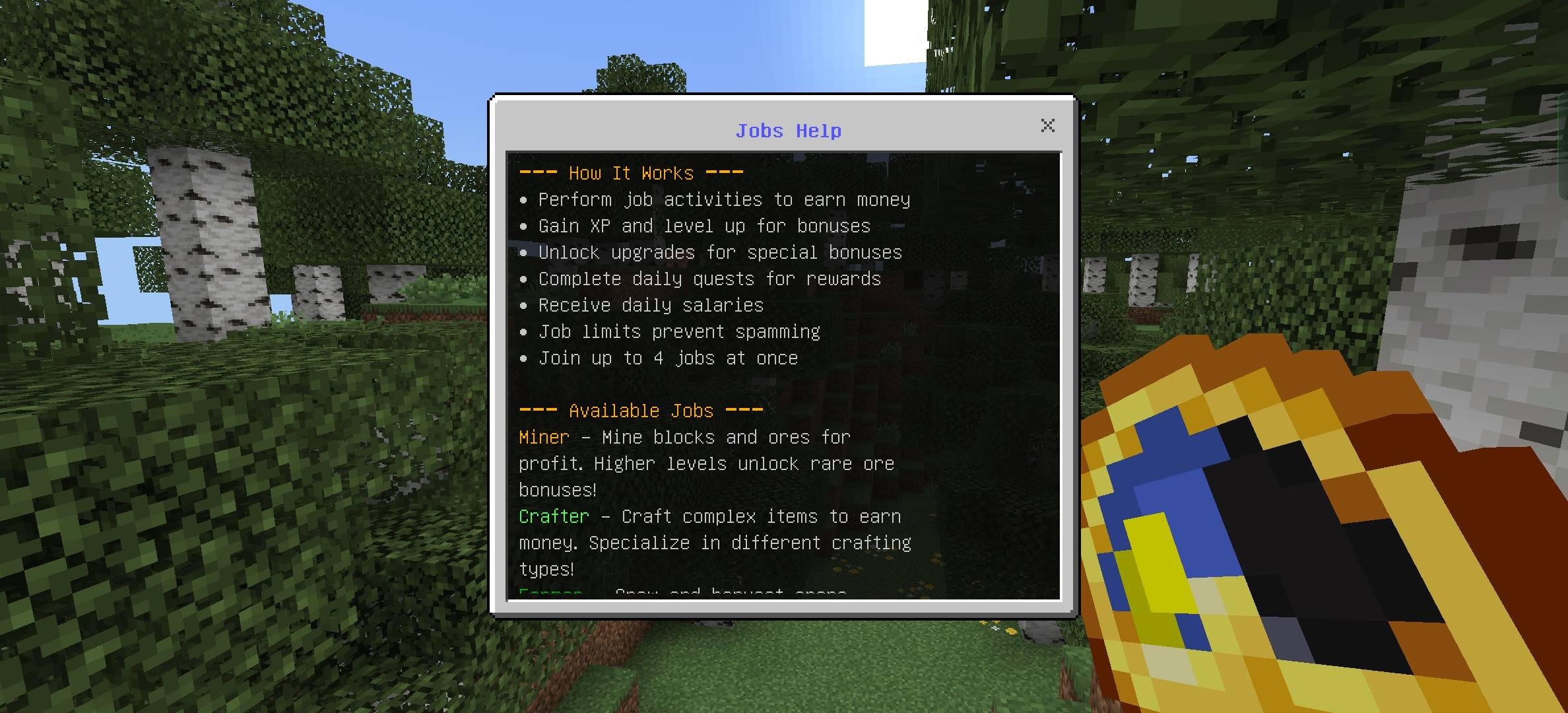The width and height of the screenshot is (1568, 713).
Task: Click the Jobs Help title
Action: point(789,131)
